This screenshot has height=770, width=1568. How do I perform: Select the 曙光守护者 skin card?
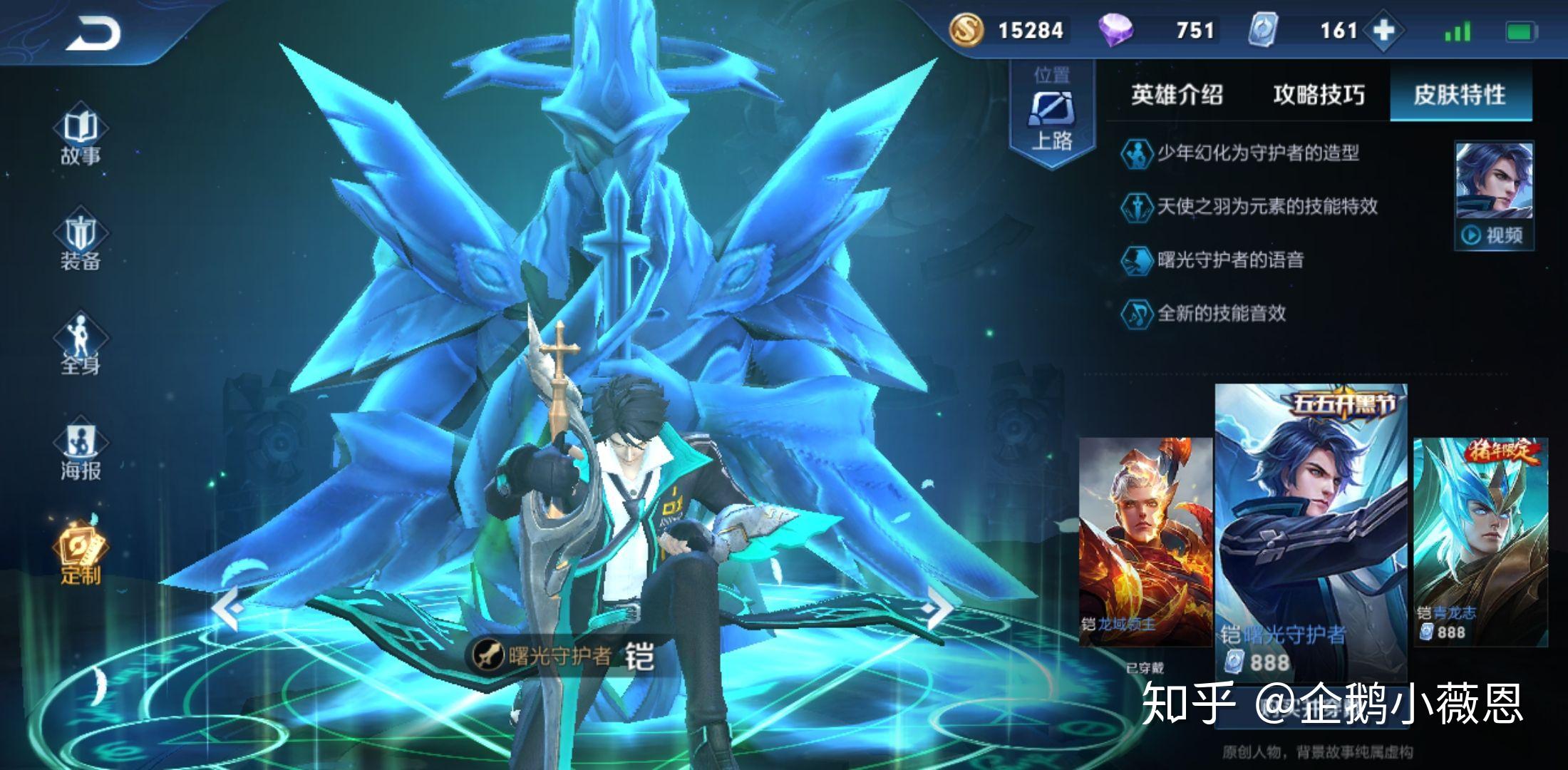[x=1310, y=531]
